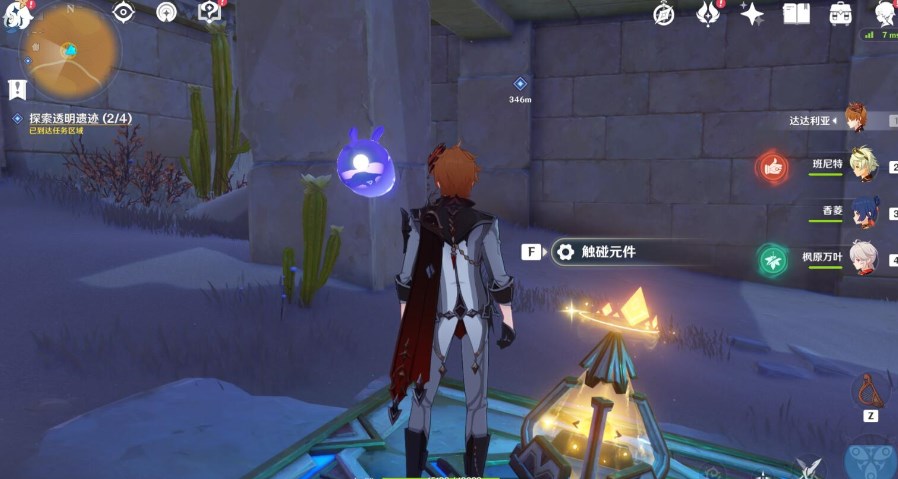Viewport: 898px width, 479px height.
Task: Open the backpack inventory
Action: (x=840, y=14)
